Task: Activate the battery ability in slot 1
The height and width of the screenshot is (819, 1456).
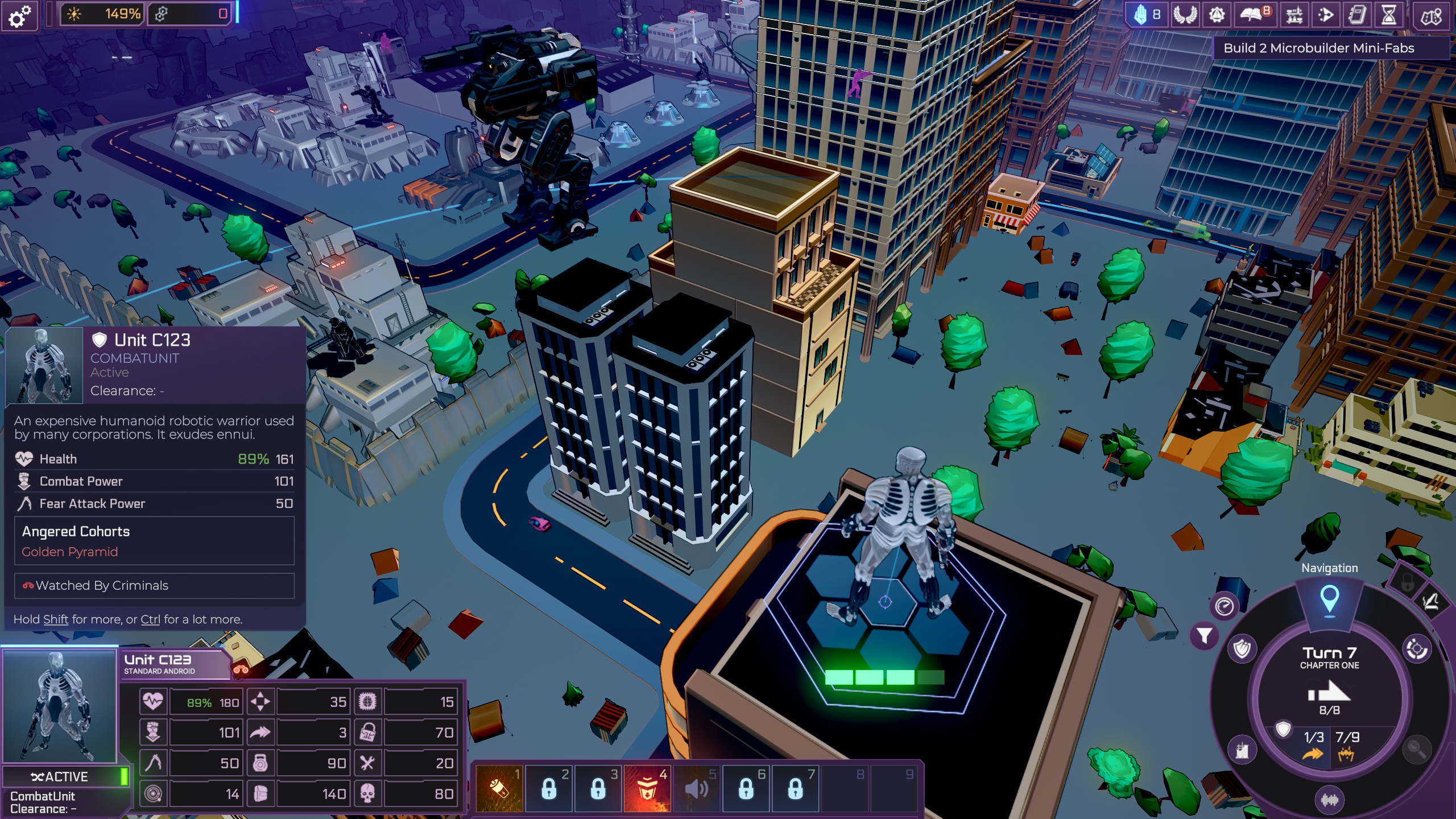Action: pos(499,789)
